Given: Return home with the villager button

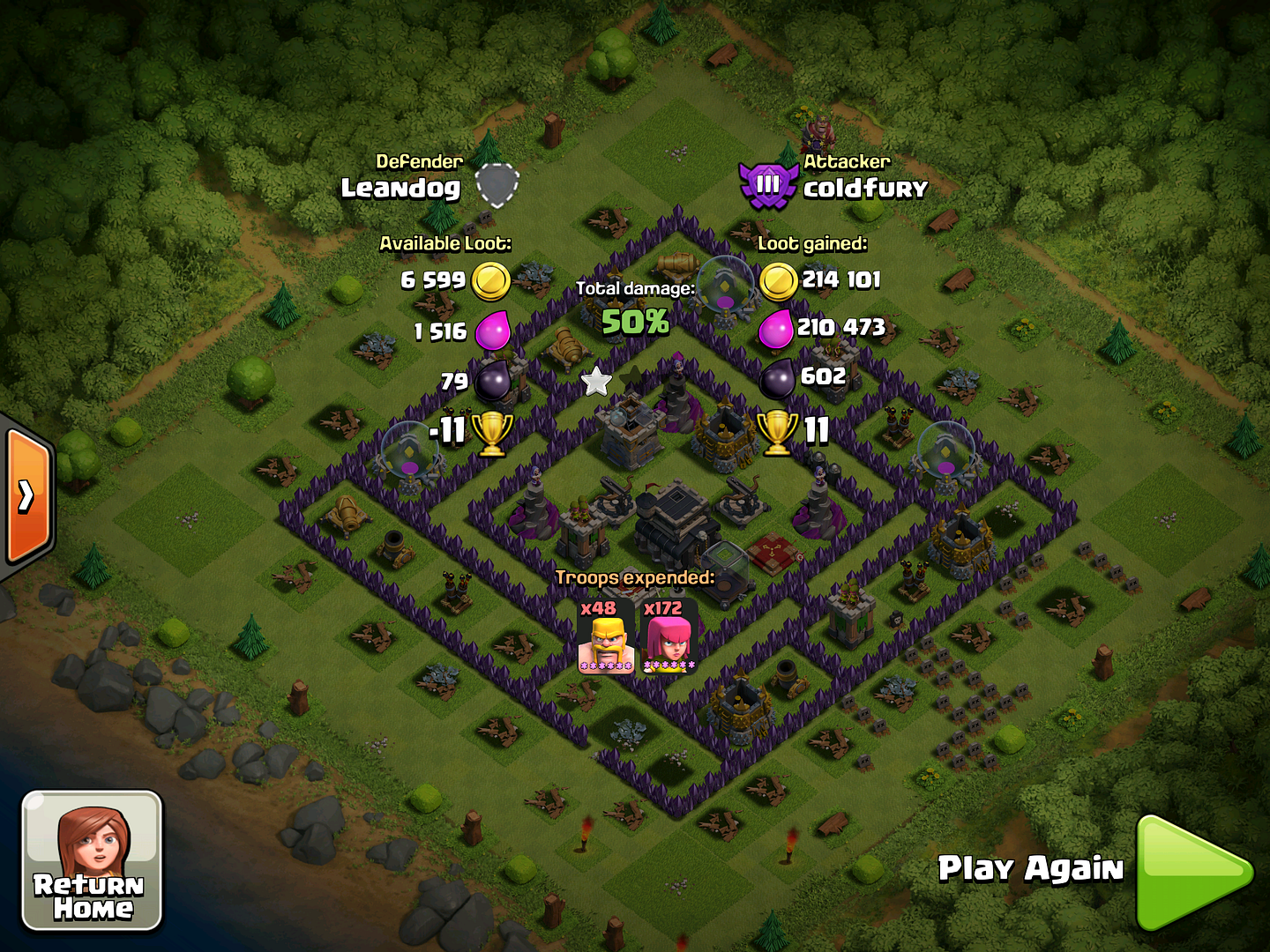Looking at the screenshot, I should [x=92, y=860].
